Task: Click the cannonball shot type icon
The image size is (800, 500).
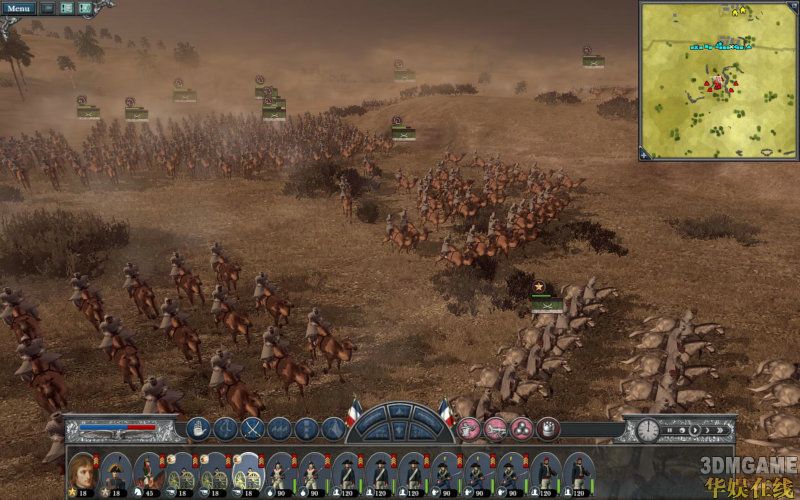Action: [x=521, y=429]
